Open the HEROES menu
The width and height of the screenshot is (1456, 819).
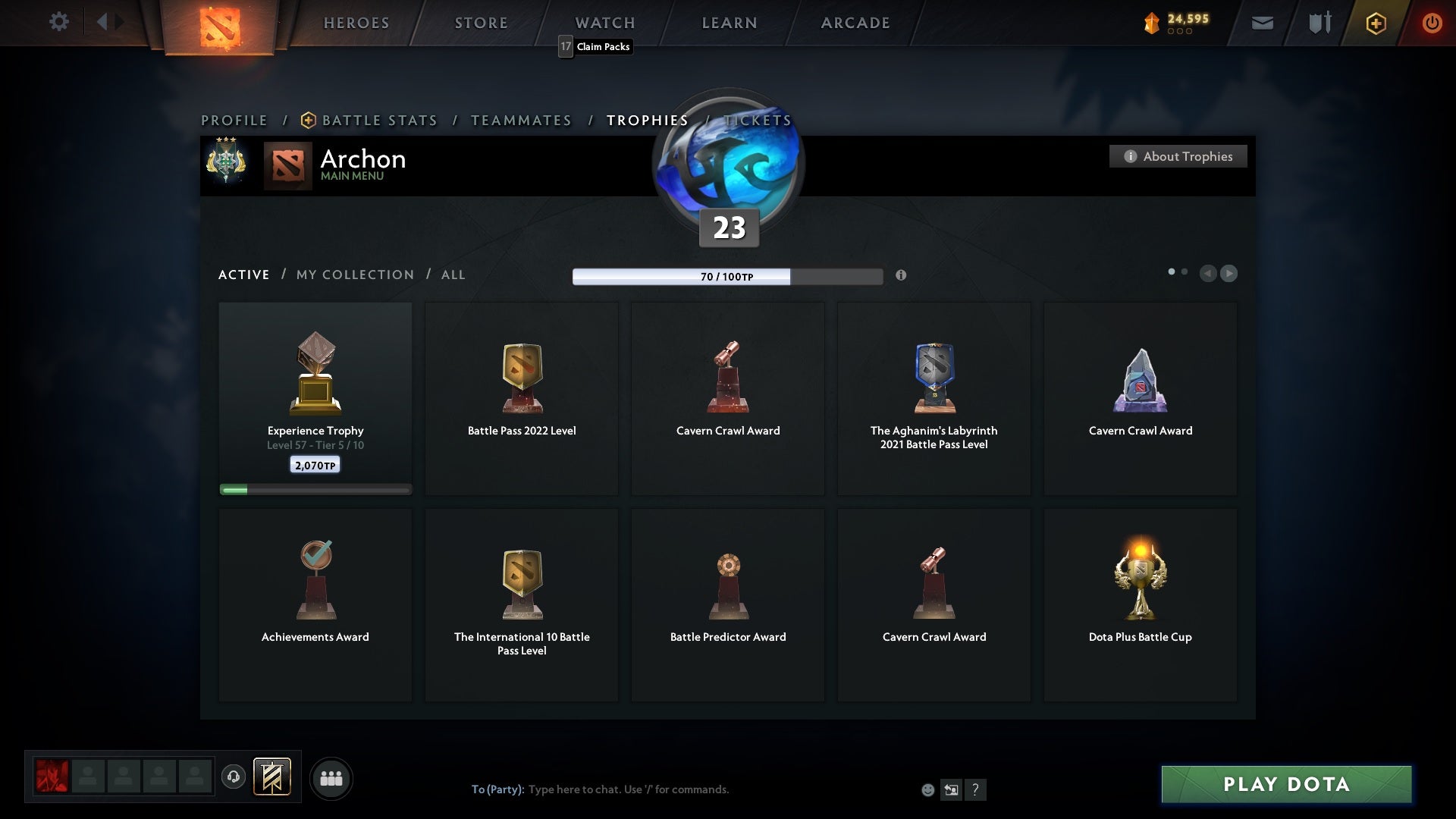tap(356, 23)
